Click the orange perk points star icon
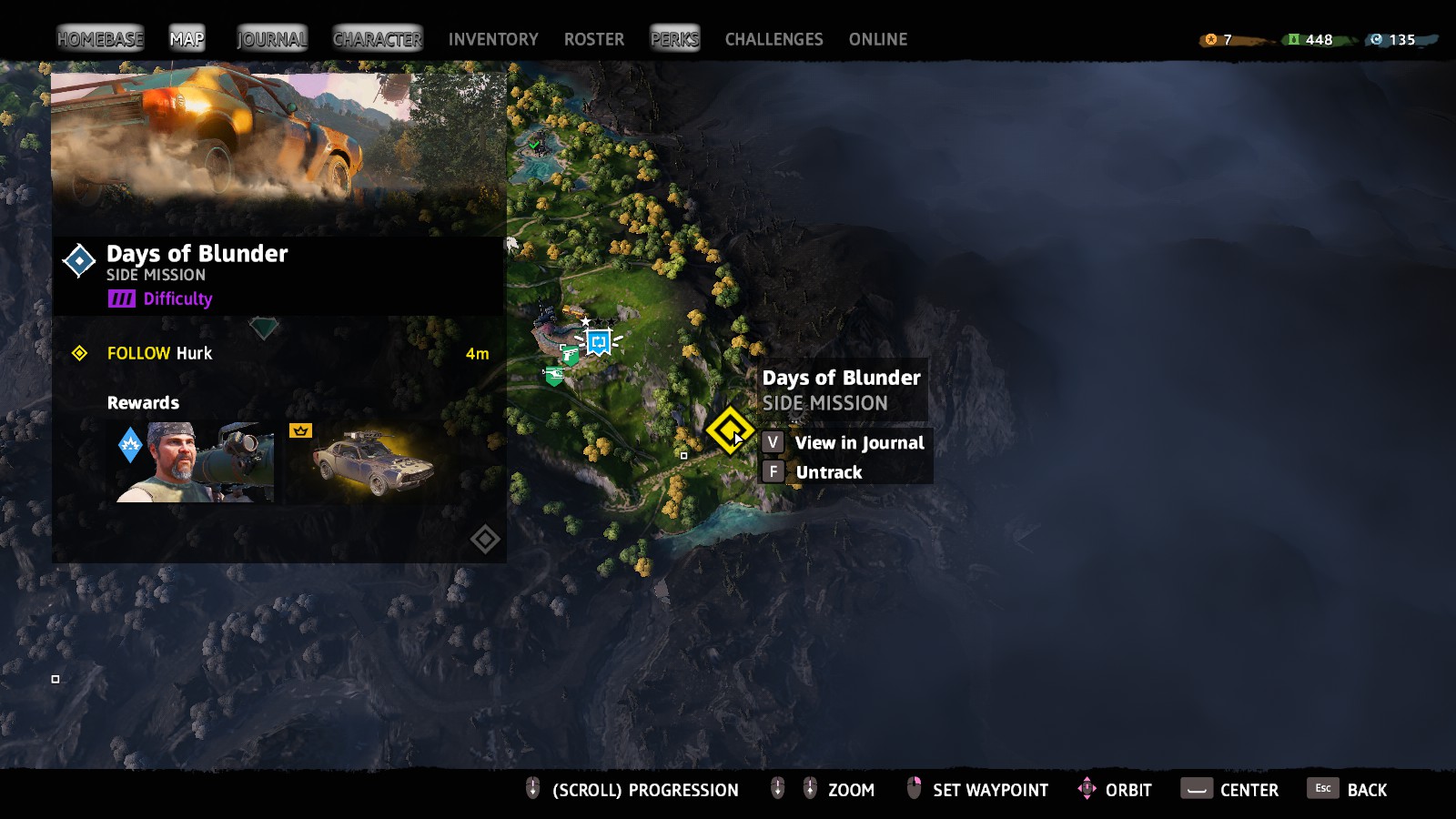Viewport: 1456px width, 819px height. coord(1210,40)
